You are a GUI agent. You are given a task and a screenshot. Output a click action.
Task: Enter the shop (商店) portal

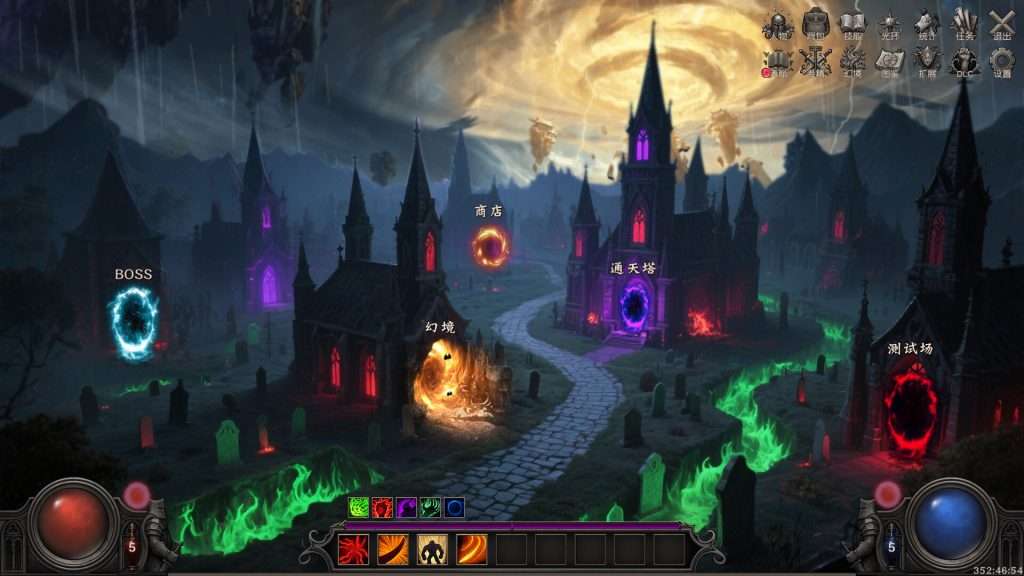coord(490,246)
